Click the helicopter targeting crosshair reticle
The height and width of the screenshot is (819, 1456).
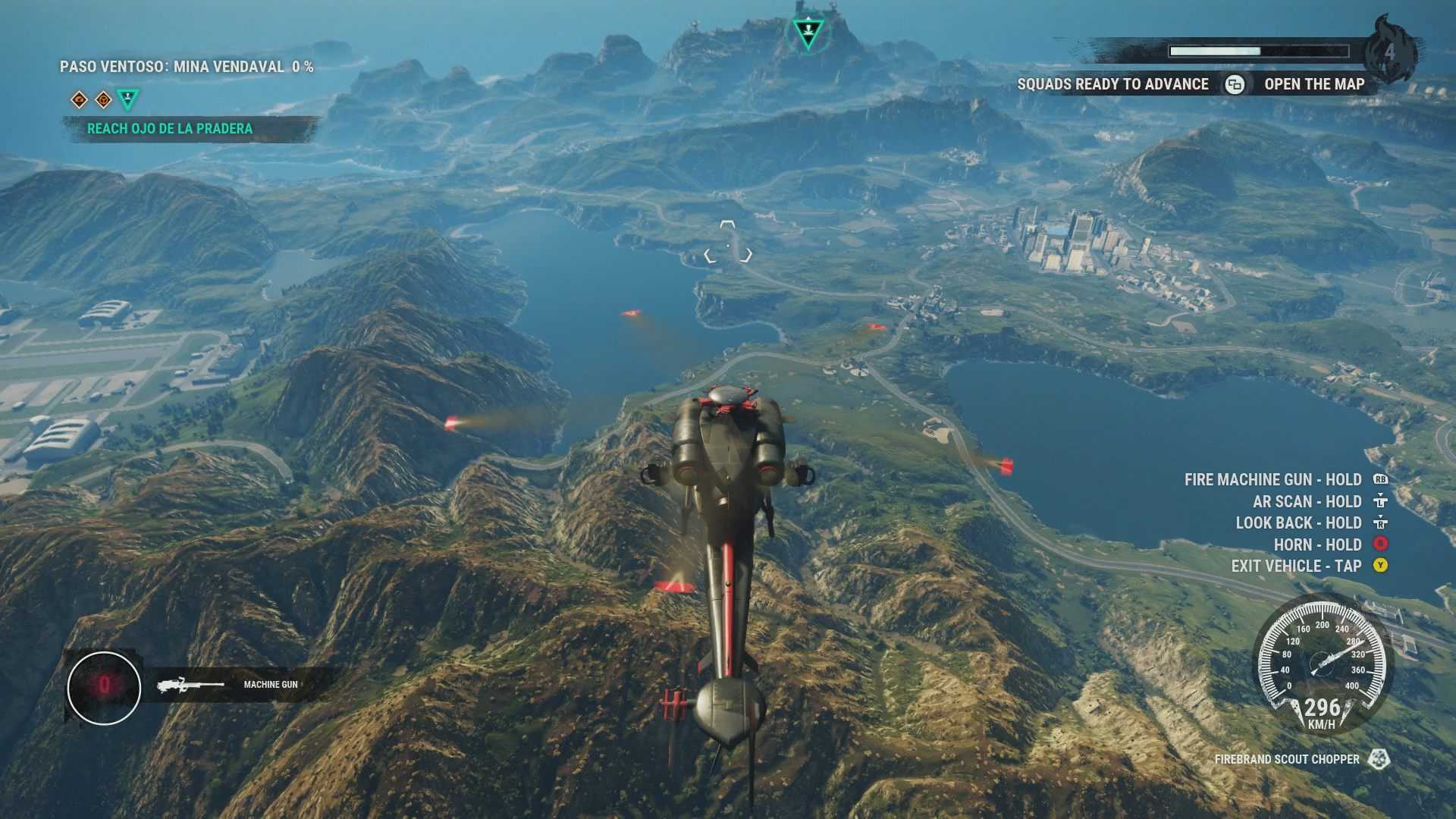click(727, 244)
